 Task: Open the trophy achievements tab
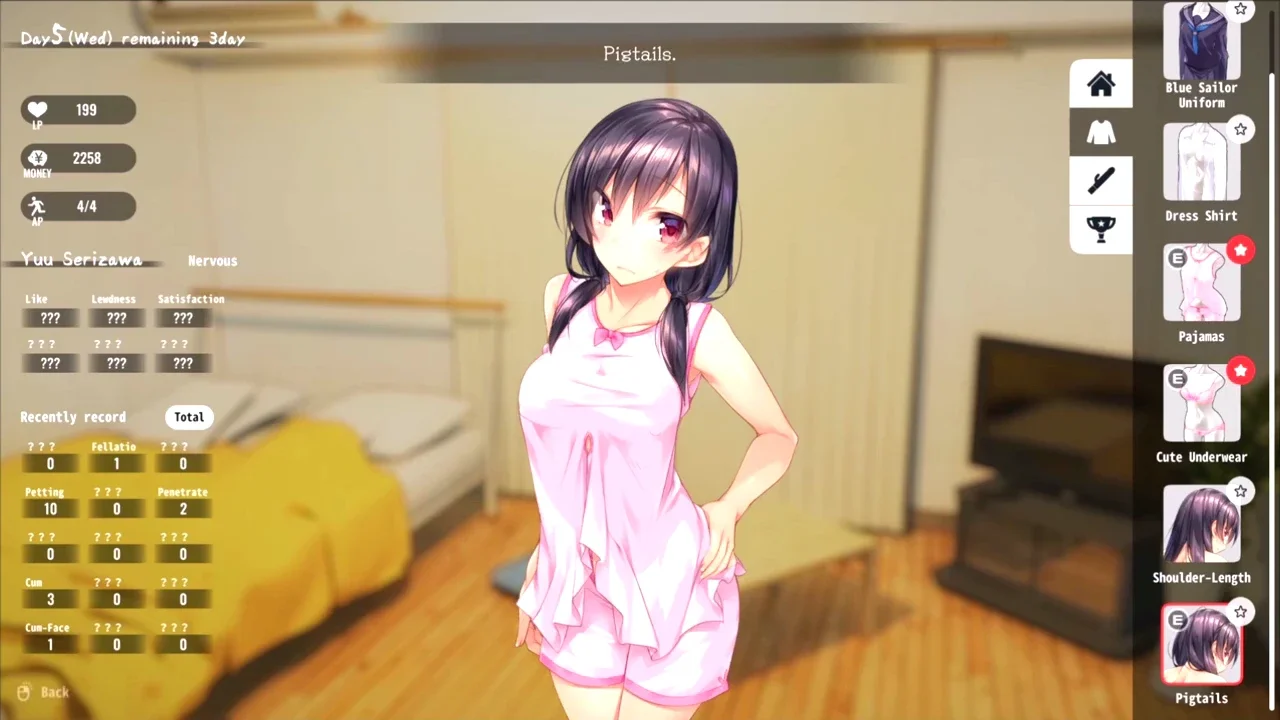[x=1101, y=229]
